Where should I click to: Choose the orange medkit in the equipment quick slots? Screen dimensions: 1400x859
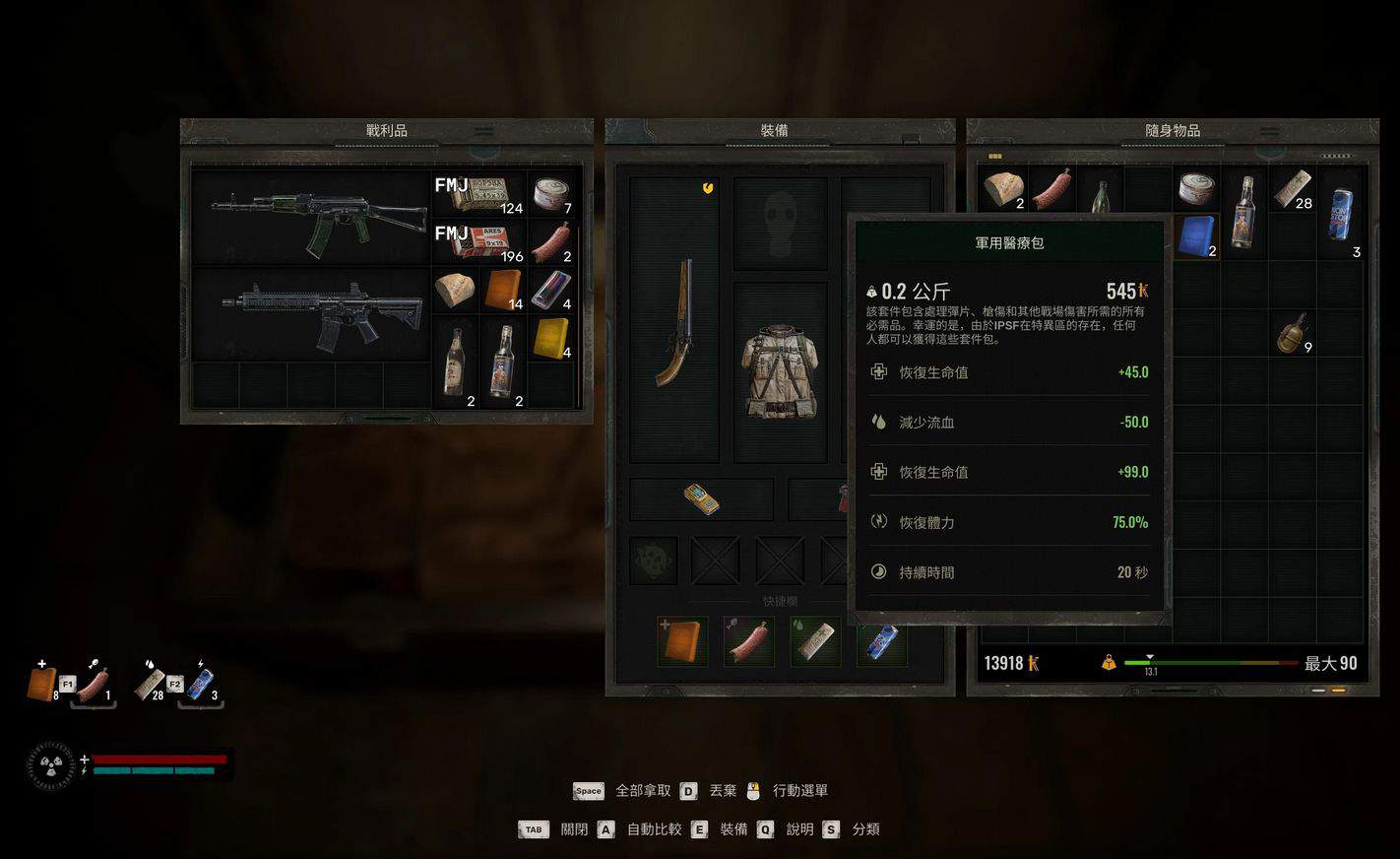point(682,641)
